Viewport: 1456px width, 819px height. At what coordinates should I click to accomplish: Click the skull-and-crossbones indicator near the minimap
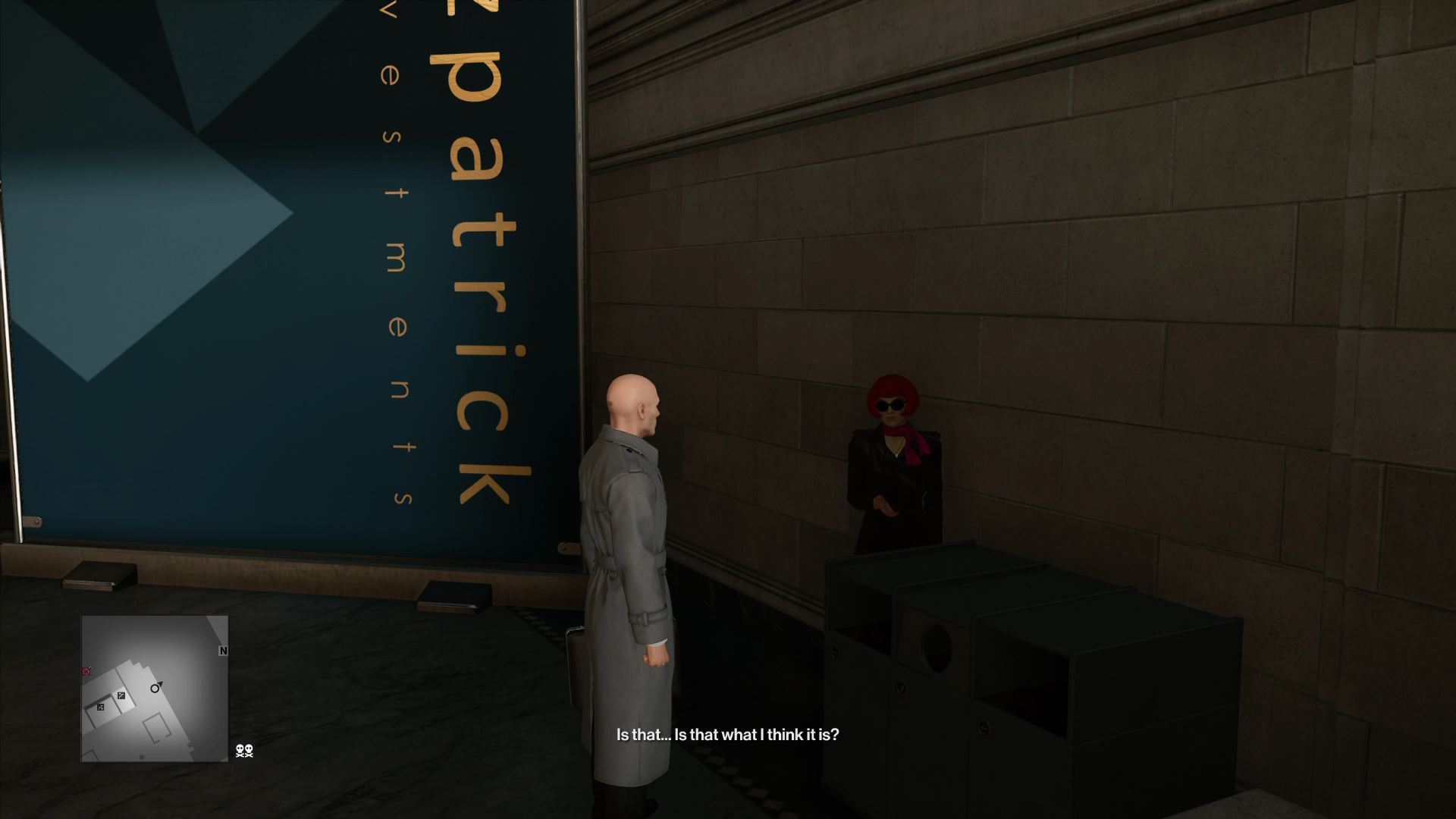point(240,752)
